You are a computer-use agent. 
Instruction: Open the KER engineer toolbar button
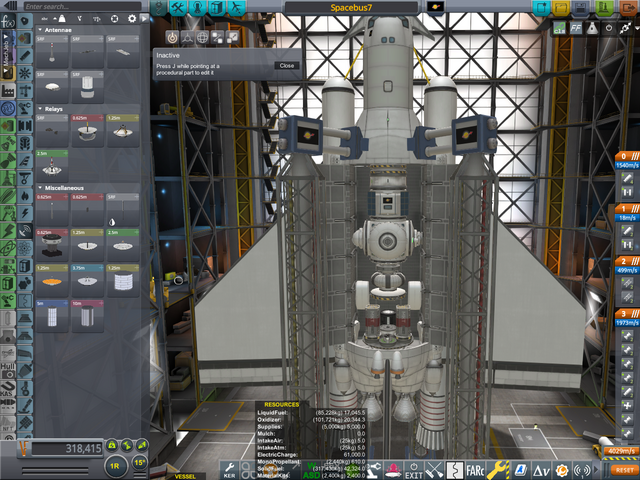point(229,468)
